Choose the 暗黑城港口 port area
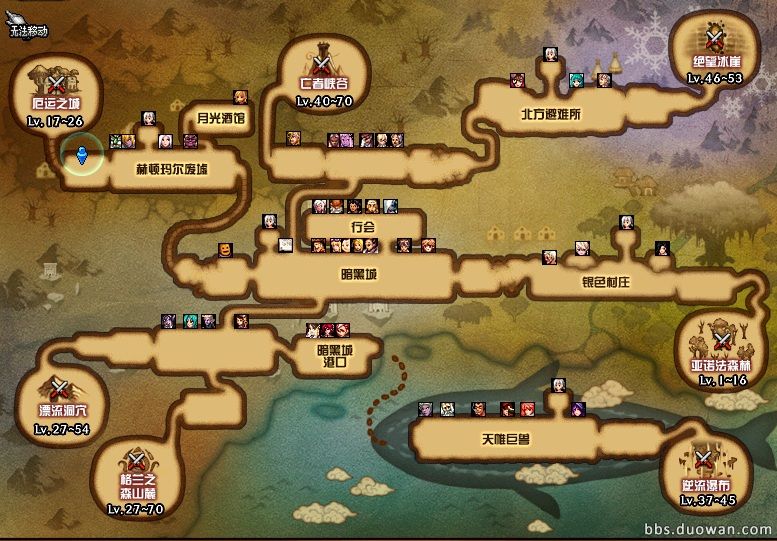 (334, 356)
